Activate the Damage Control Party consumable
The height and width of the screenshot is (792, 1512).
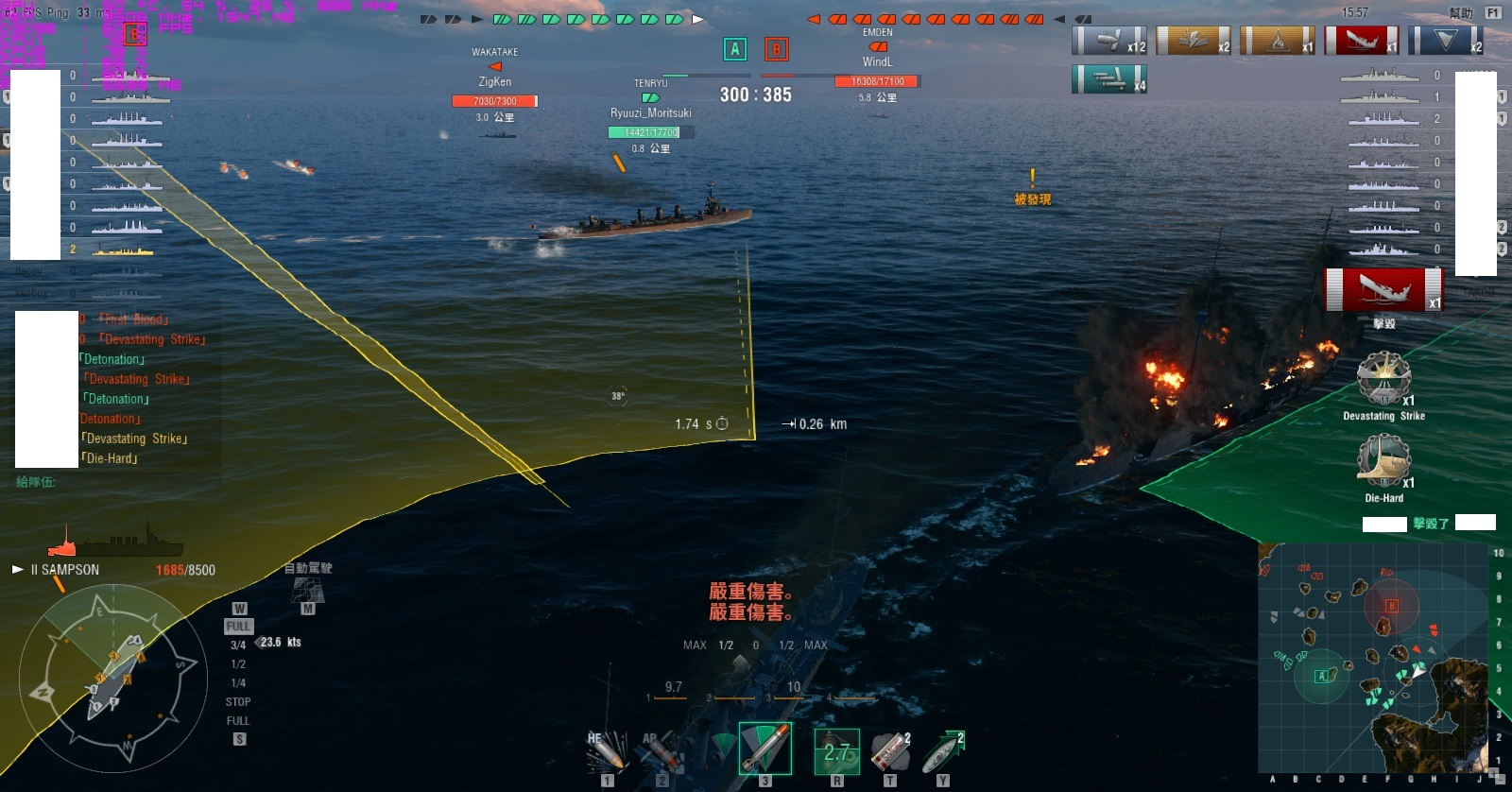tap(836, 751)
